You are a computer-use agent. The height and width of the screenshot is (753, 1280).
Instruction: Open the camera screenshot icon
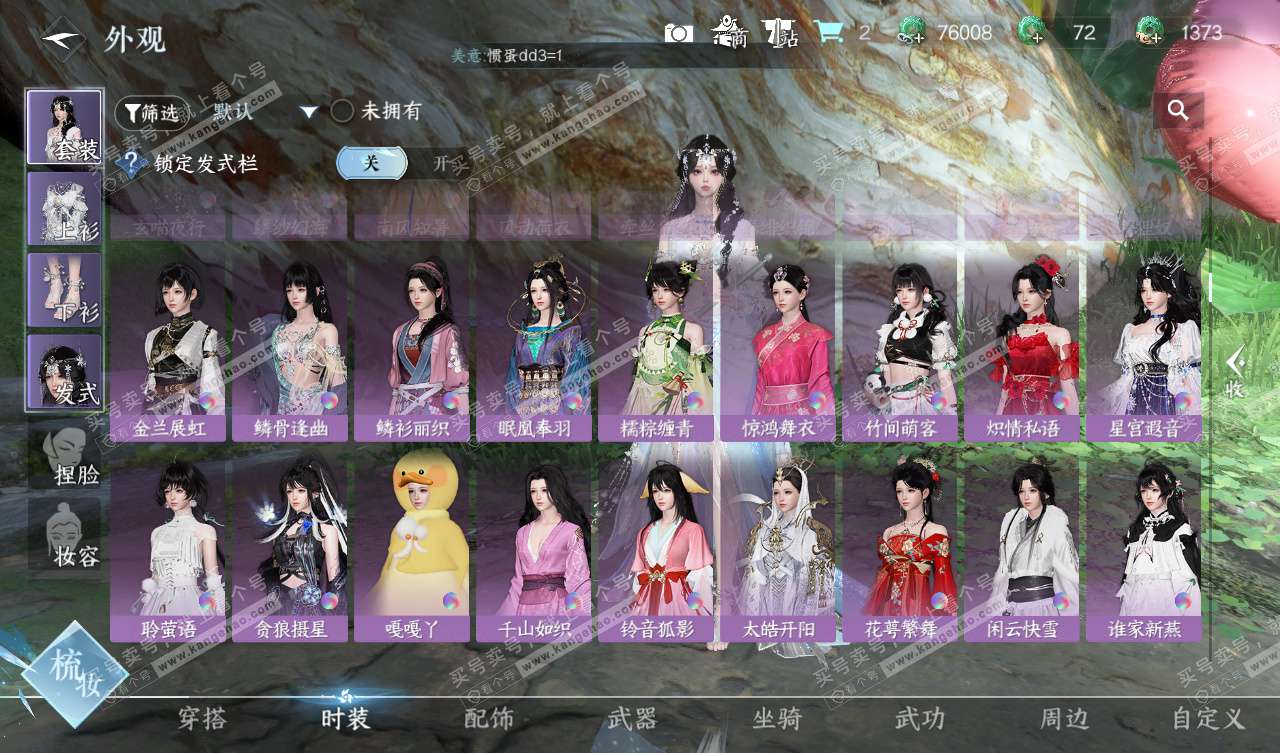(678, 33)
